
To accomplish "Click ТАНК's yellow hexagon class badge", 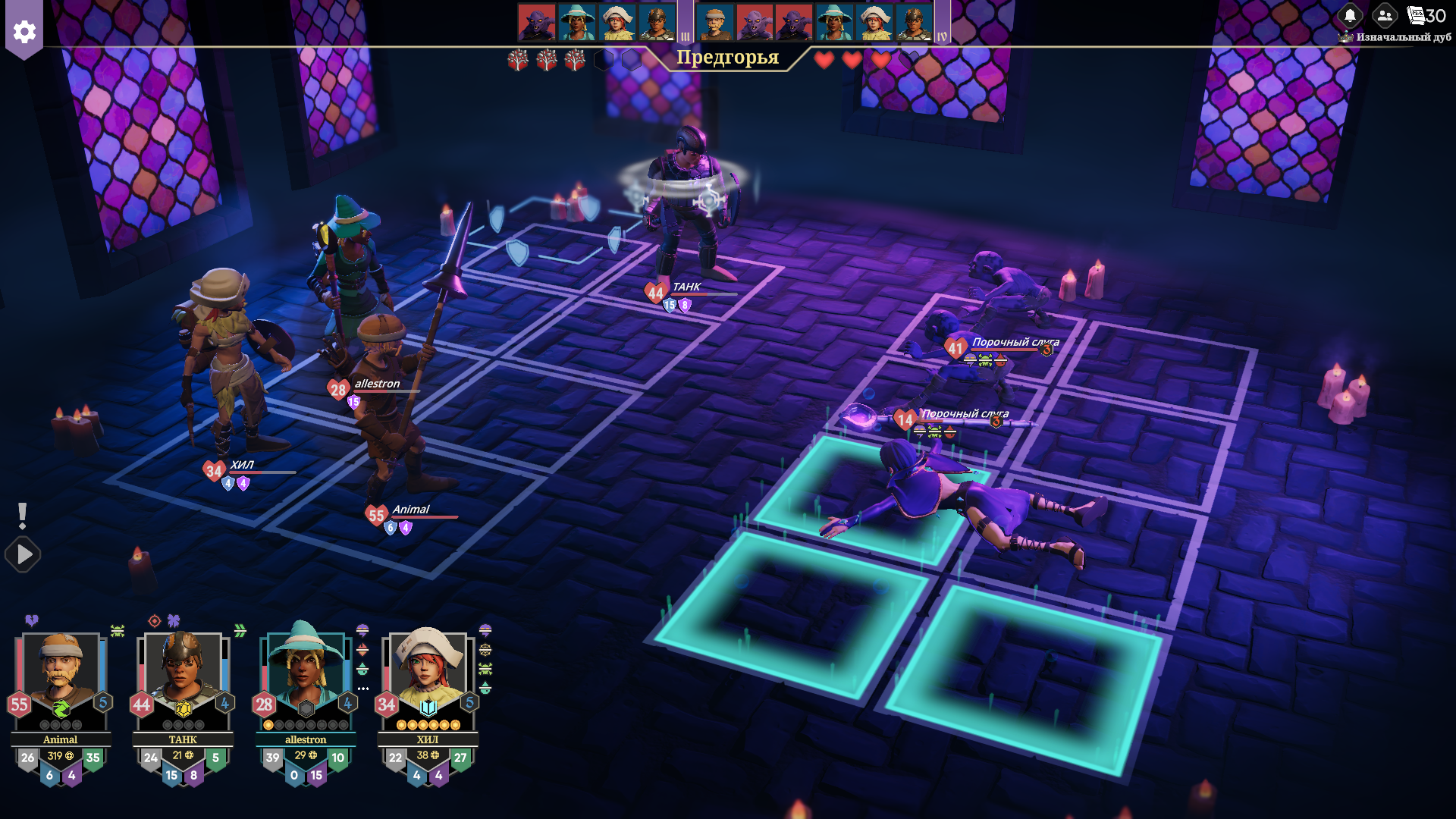I will [x=184, y=709].
